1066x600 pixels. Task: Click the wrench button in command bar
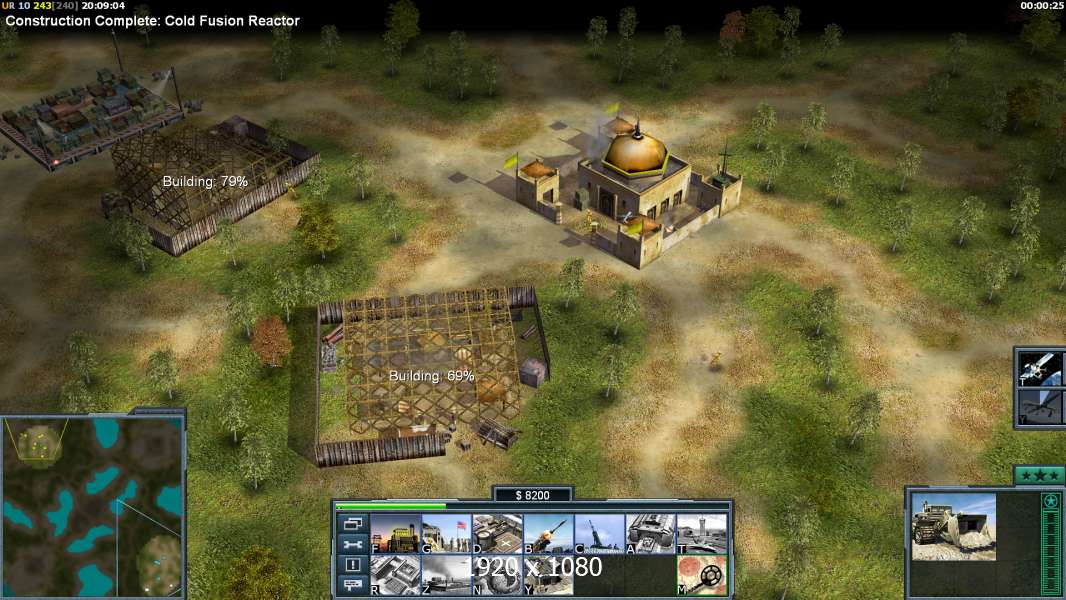click(x=352, y=544)
